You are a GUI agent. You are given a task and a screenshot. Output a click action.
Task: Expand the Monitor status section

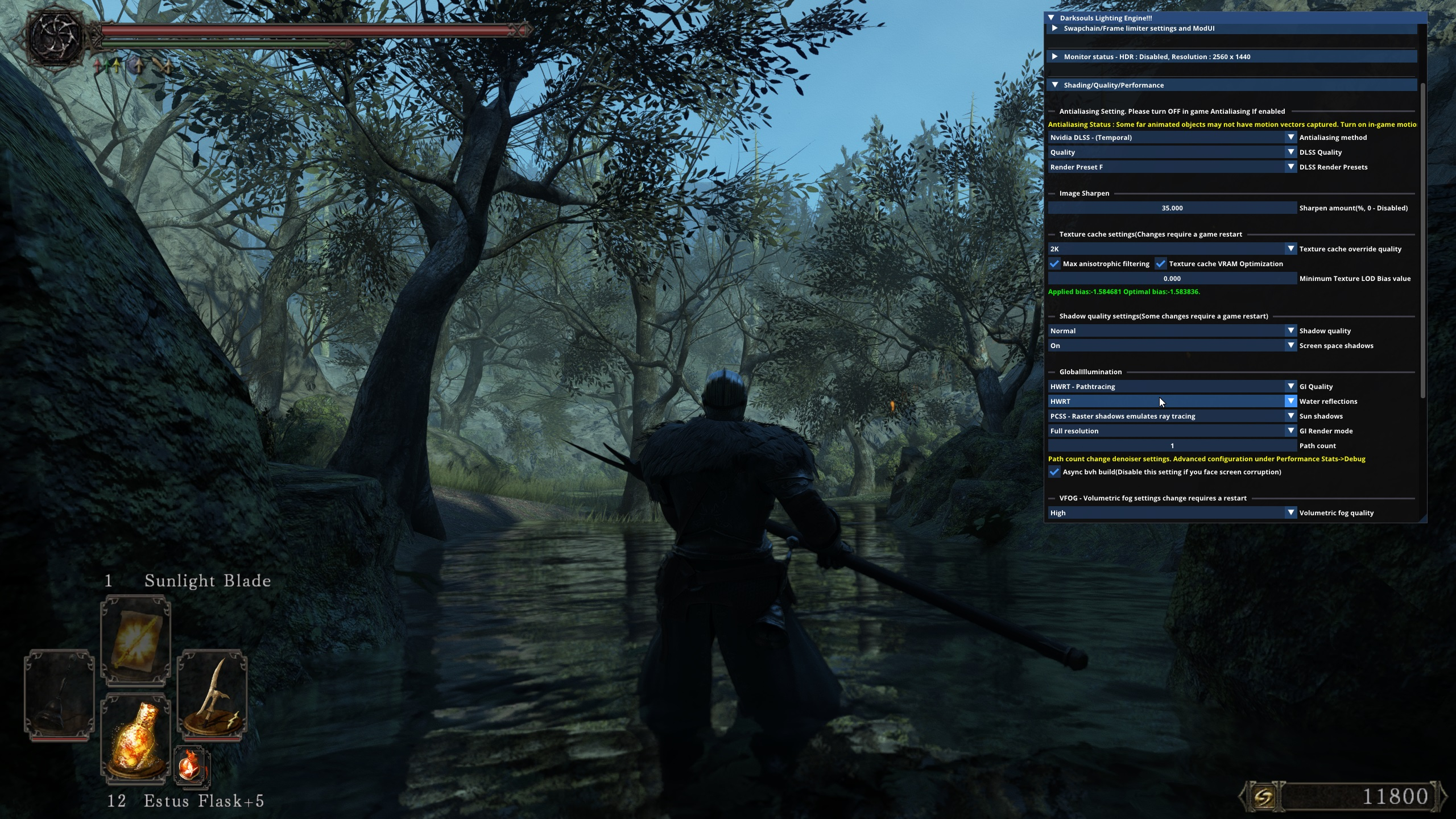point(1055,57)
